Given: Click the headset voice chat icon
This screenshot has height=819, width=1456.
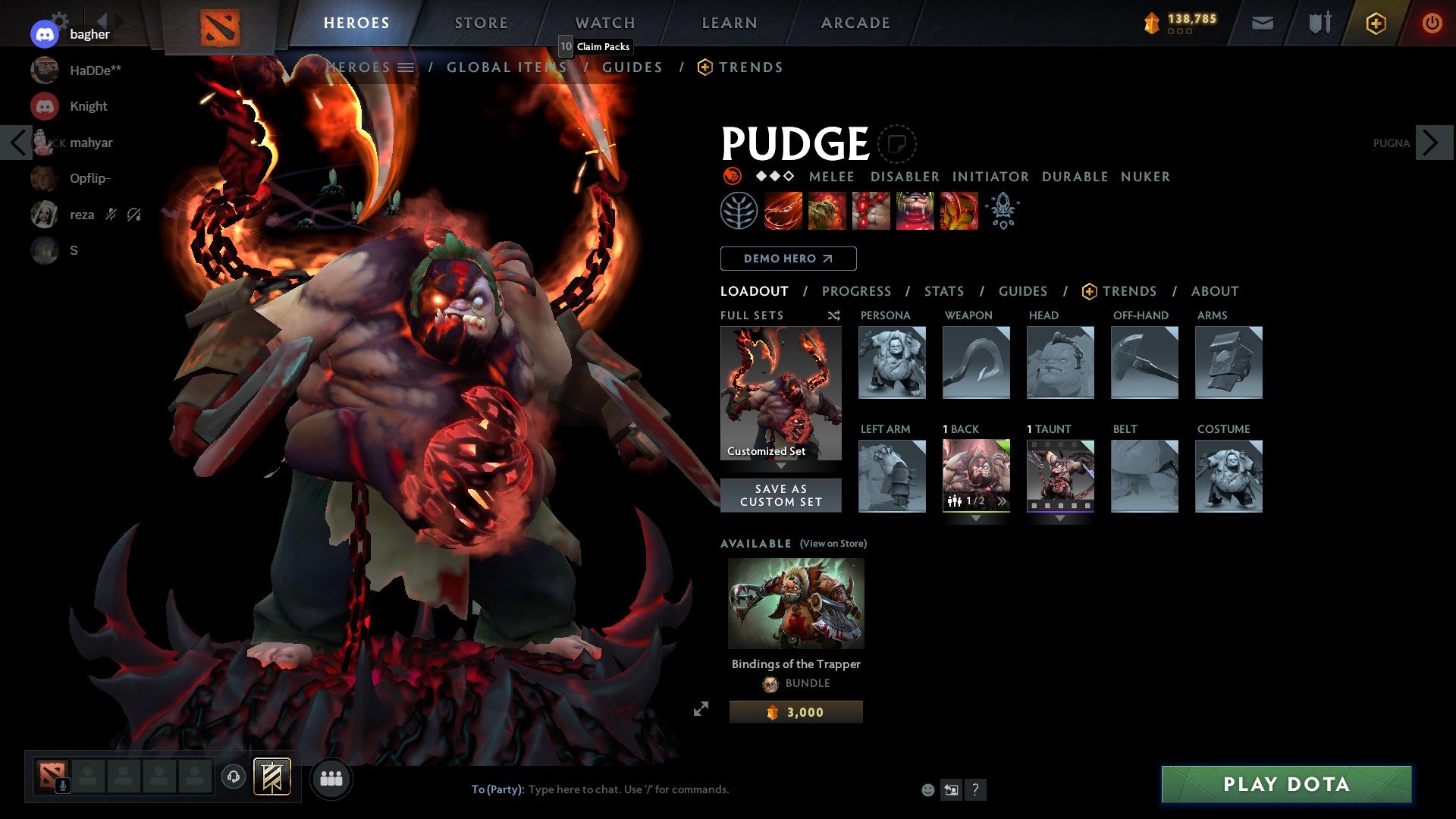Looking at the screenshot, I should [234, 778].
